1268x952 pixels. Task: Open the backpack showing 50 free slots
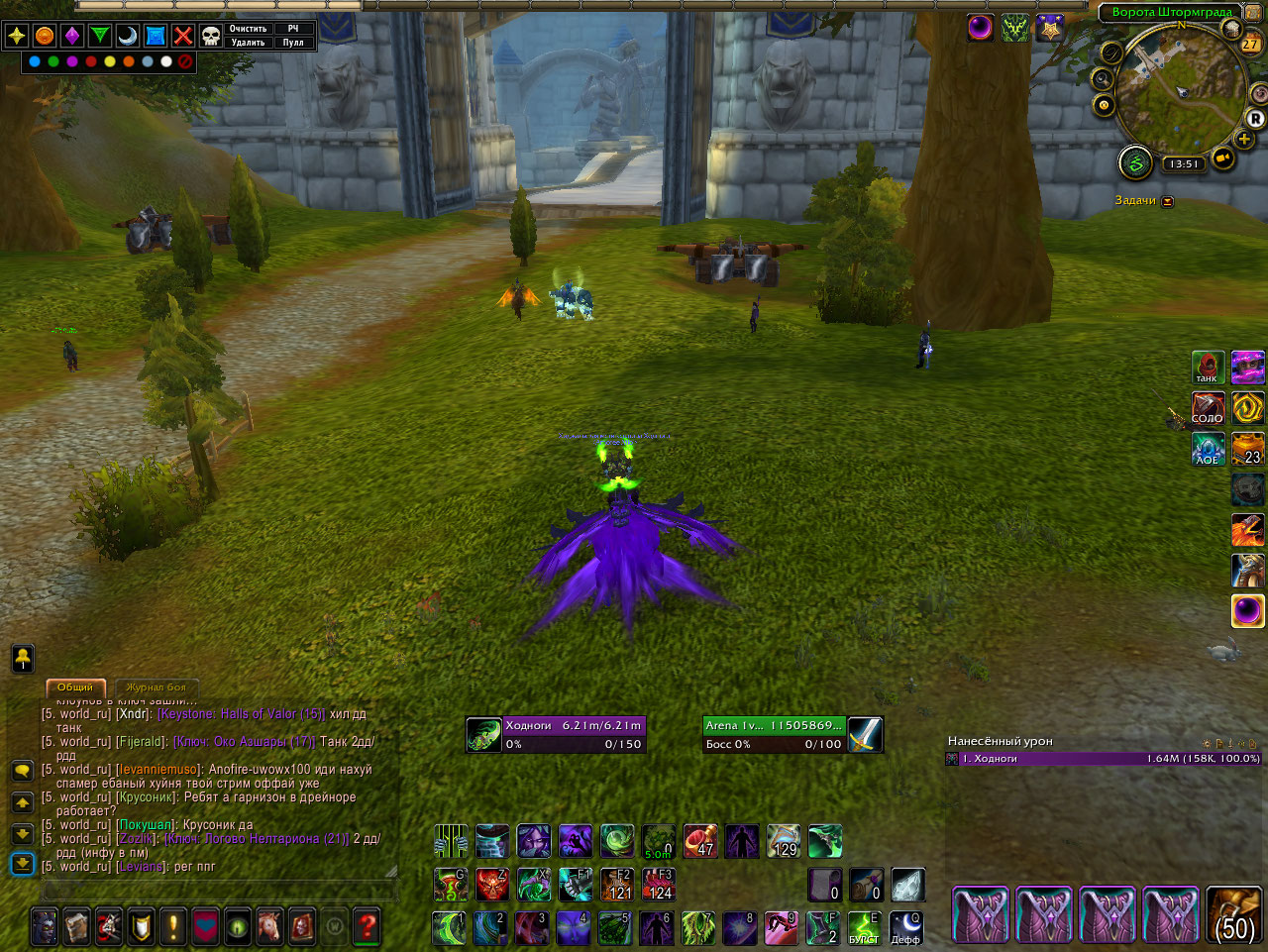coord(1234,914)
